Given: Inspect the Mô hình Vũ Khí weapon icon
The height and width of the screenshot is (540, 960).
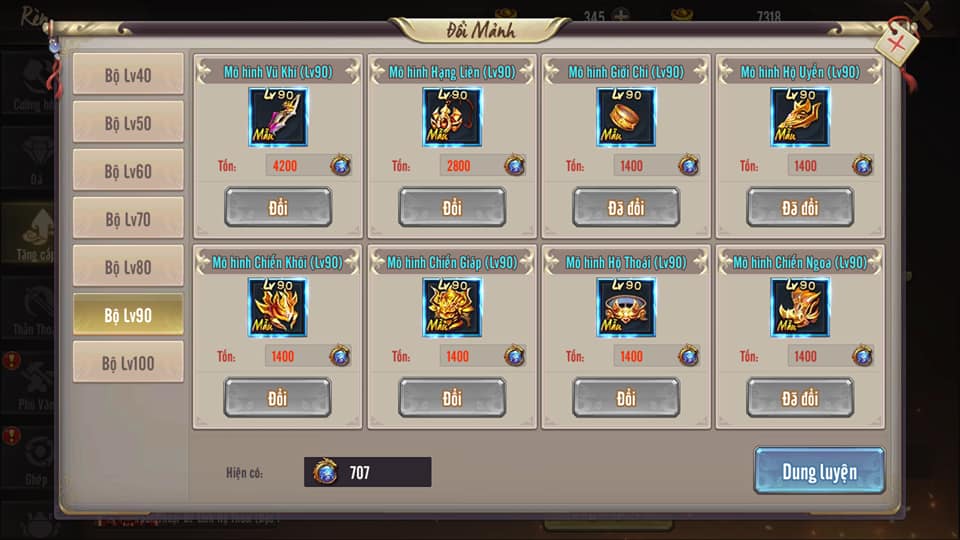Looking at the screenshot, I should tap(278, 117).
